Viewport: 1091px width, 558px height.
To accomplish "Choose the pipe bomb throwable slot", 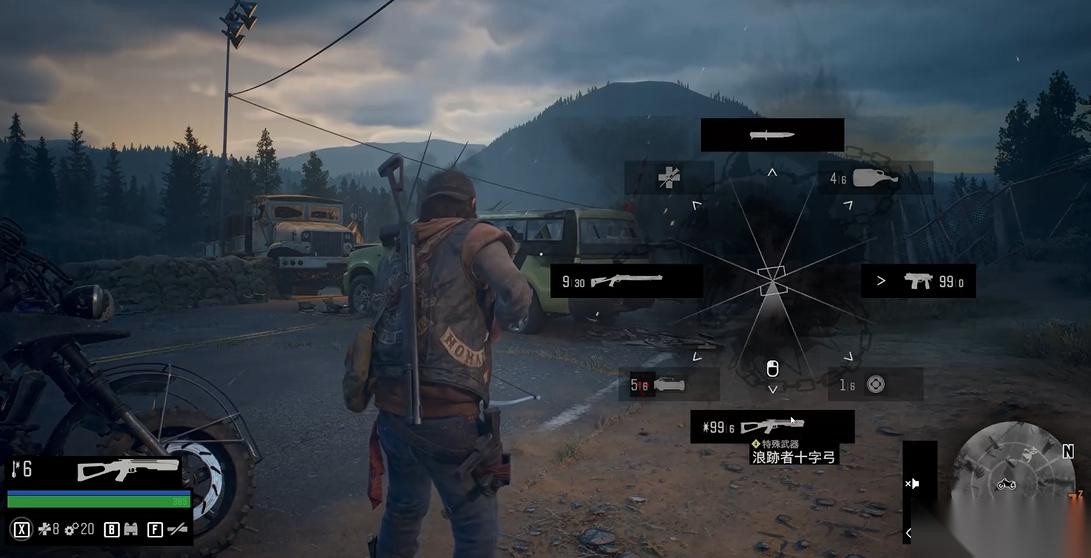I will 669,384.
